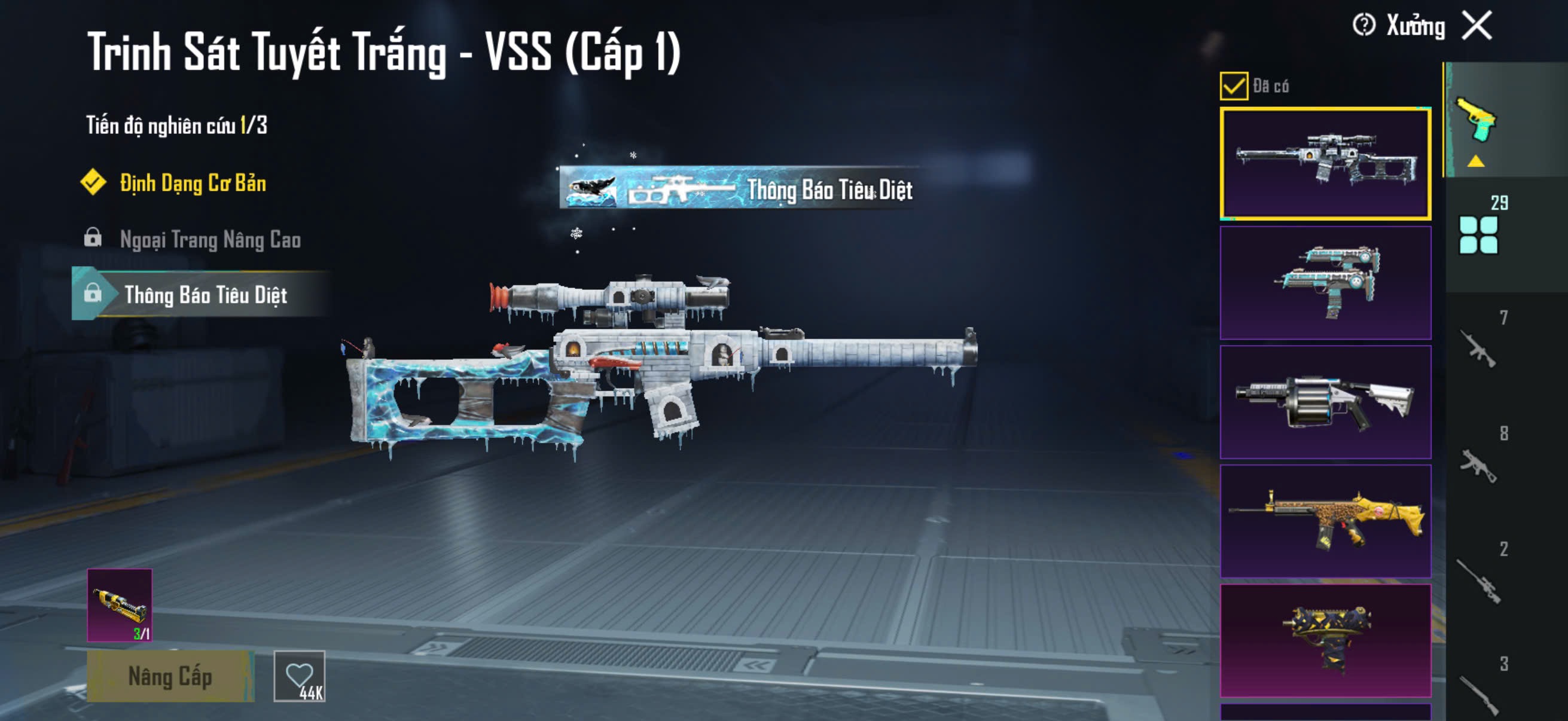The width and height of the screenshot is (1568, 721).
Task: Close the workshop screen with the X
Action: click(1477, 26)
